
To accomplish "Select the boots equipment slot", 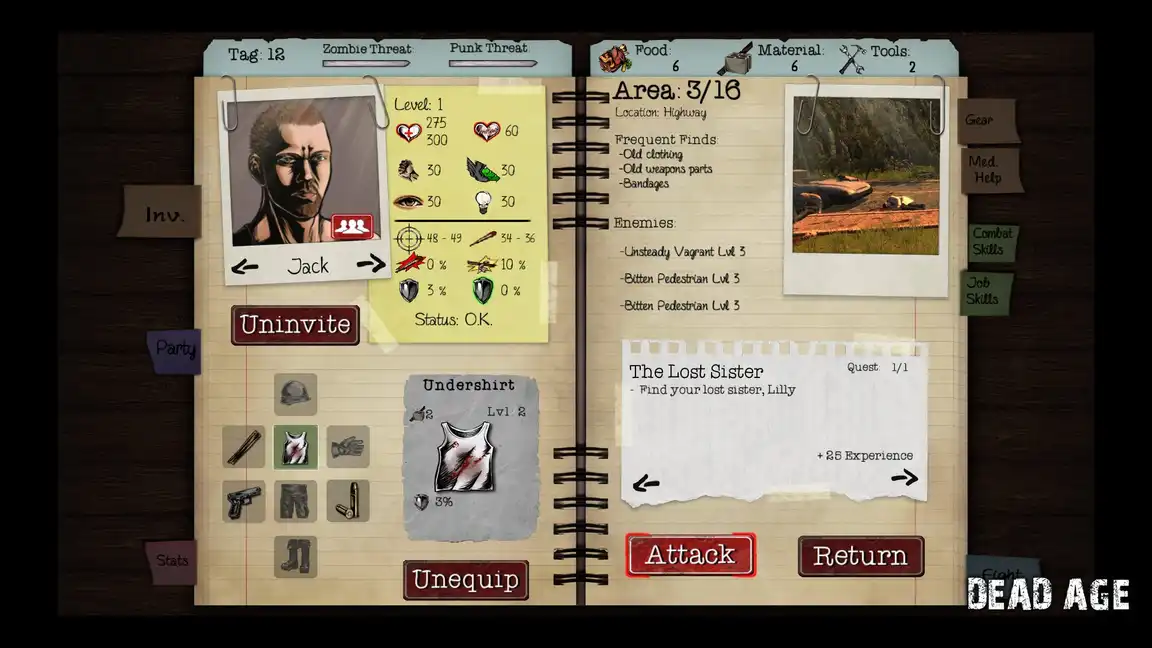I will pyautogui.click(x=296, y=556).
